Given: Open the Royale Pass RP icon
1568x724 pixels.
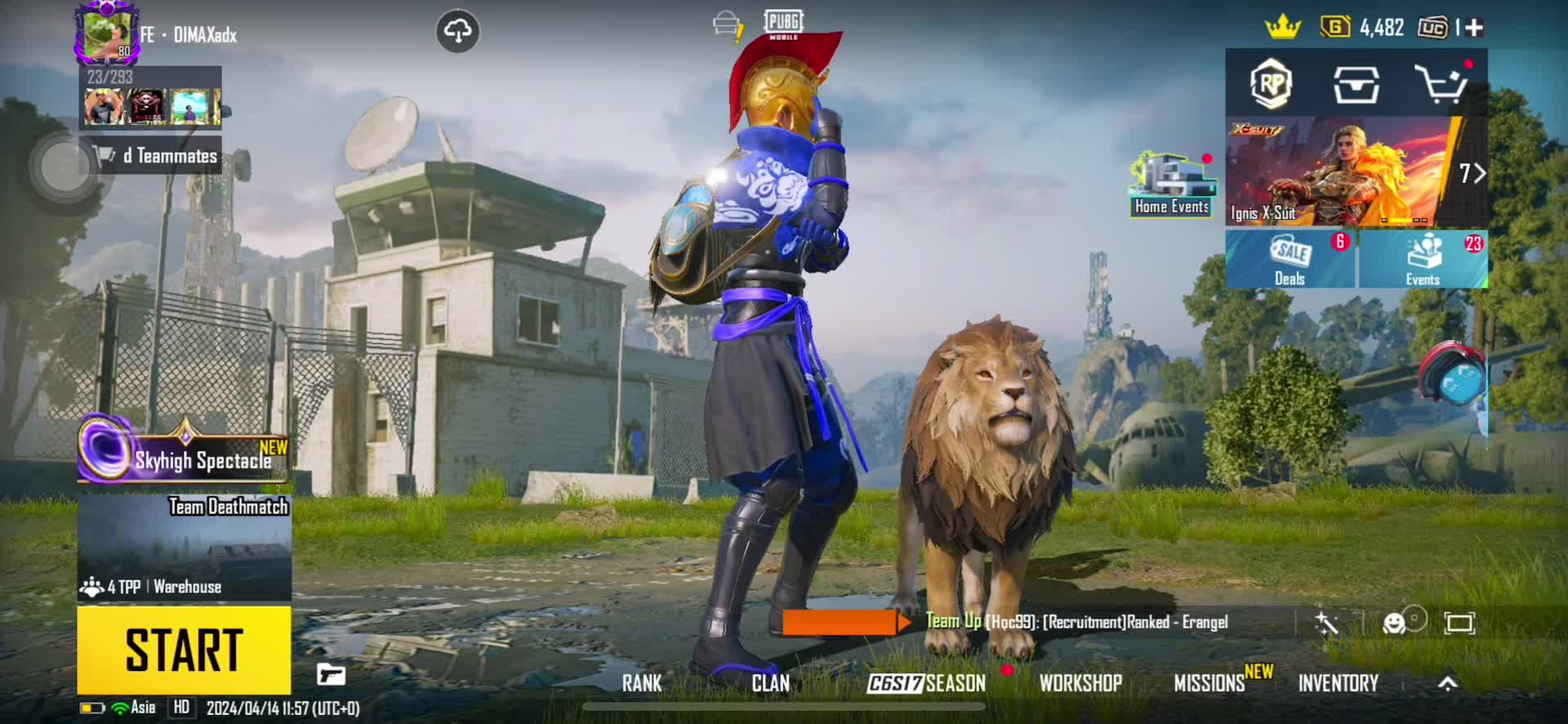Looking at the screenshot, I should coord(1271,83).
